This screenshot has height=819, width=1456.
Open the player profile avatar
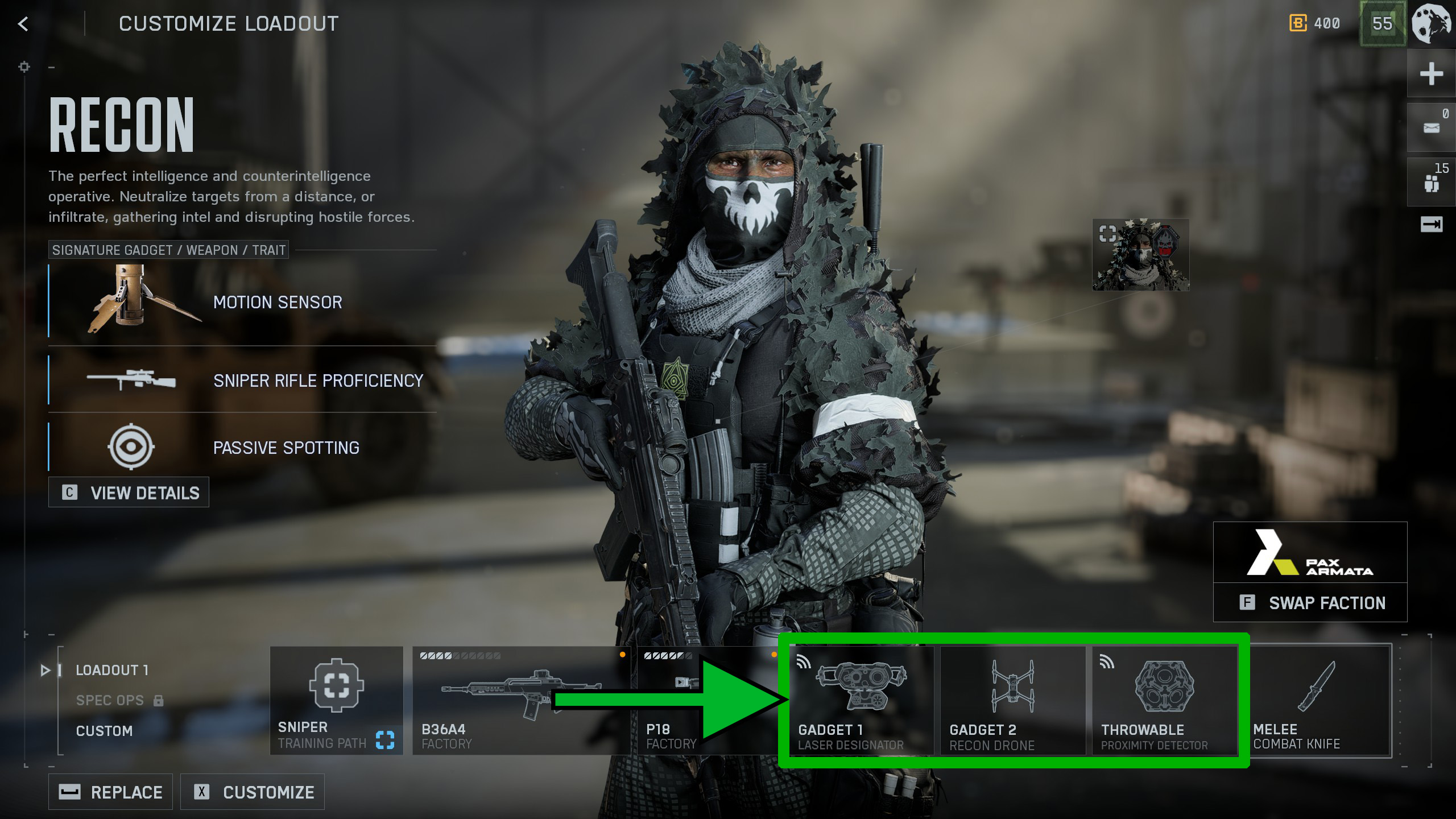pos(1432,24)
